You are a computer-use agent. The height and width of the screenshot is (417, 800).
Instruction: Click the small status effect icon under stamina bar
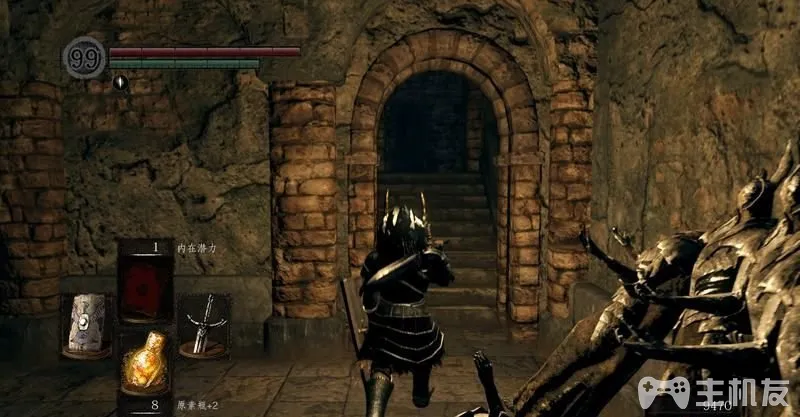tap(119, 82)
